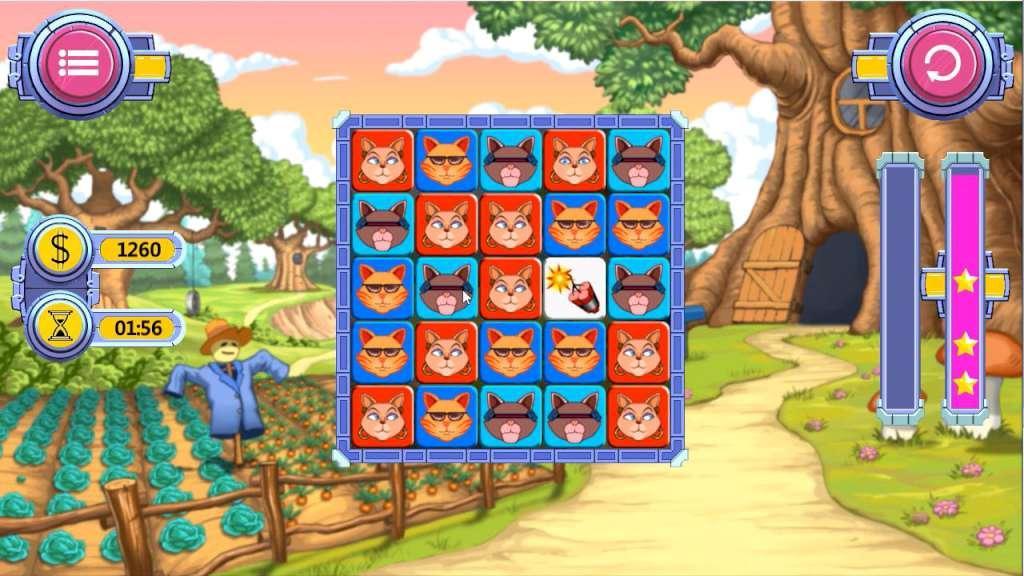Open the pink list menu button

click(x=77, y=63)
